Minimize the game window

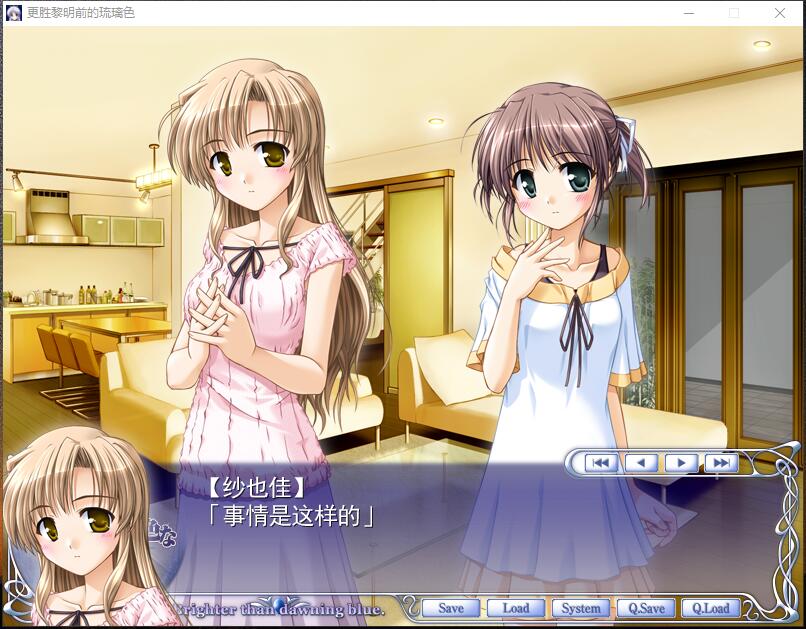click(x=689, y=13)
